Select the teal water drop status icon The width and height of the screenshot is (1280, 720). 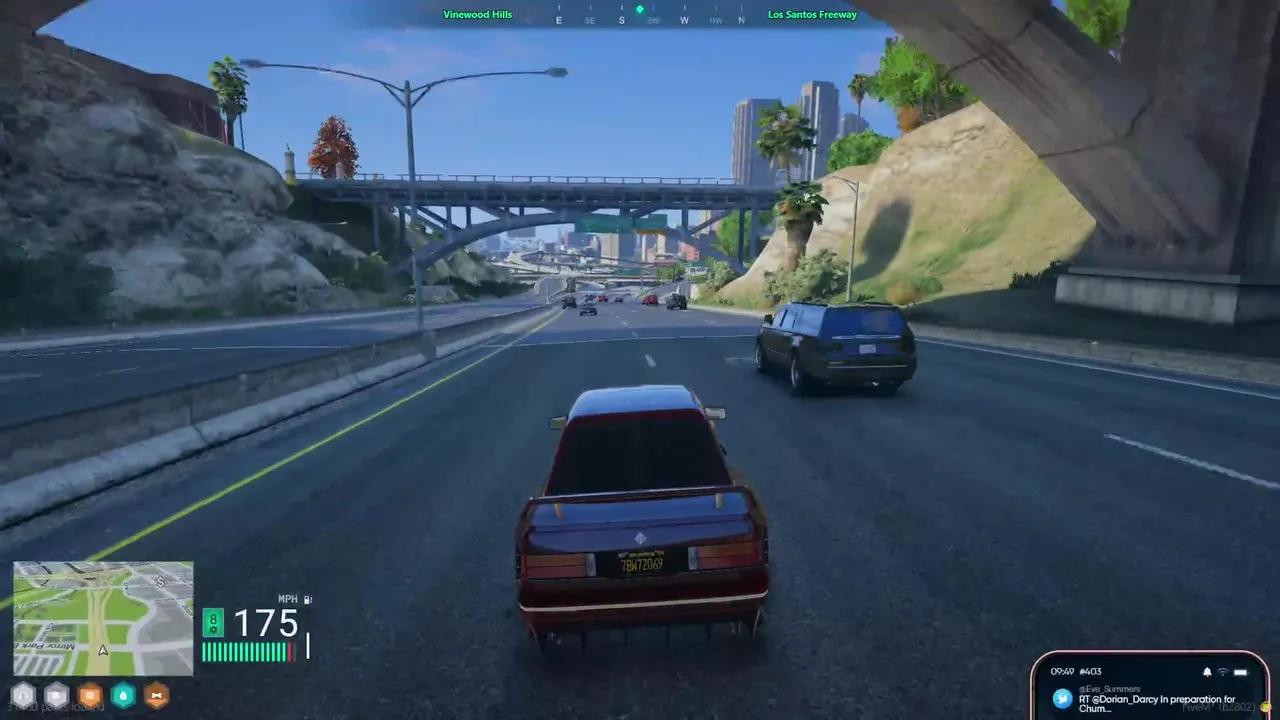(x=123, y=695)
